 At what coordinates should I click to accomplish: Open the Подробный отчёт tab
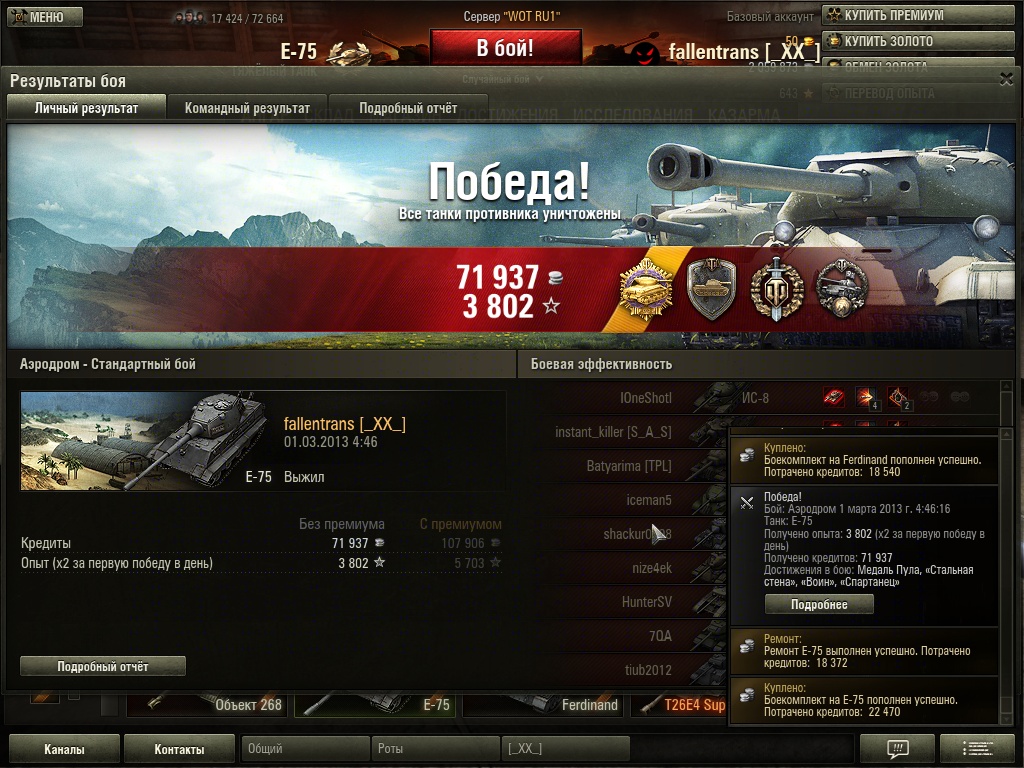point(408,108)
